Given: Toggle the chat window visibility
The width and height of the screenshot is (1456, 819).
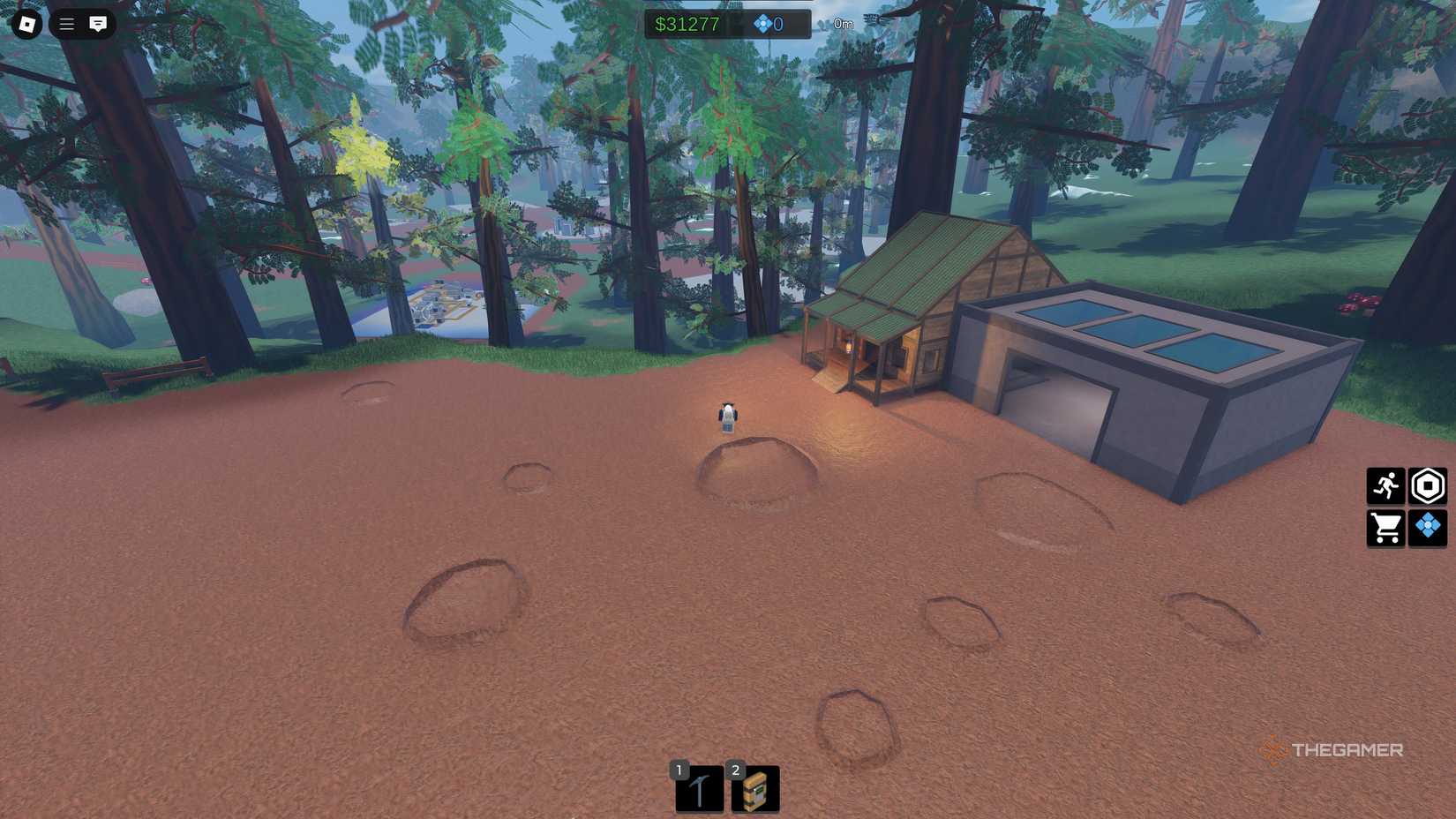Looking at the screenshot, I should click(x=97, y=24).
